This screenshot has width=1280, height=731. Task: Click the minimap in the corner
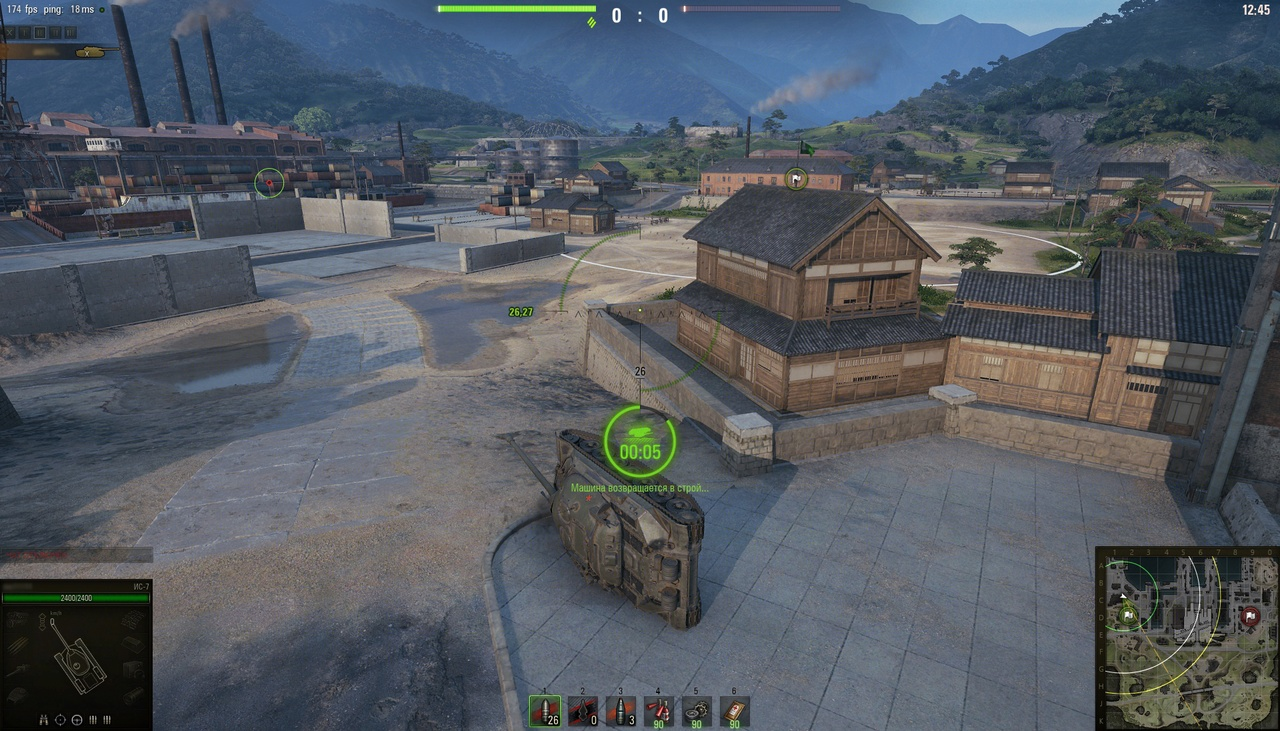[1187, 637]
